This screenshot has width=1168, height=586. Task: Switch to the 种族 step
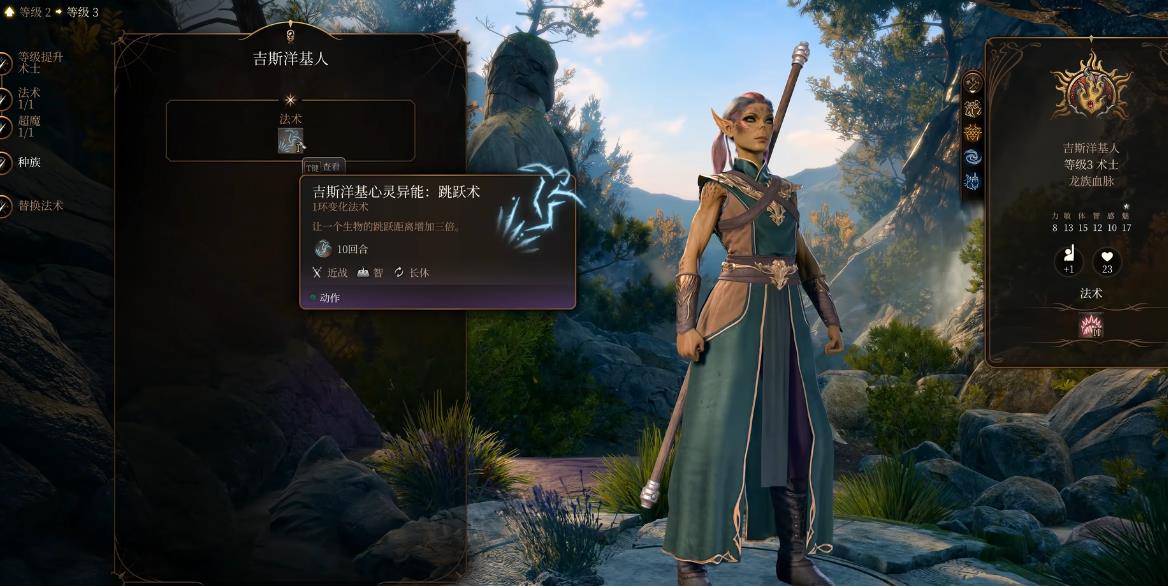click(x=28, y=162)
